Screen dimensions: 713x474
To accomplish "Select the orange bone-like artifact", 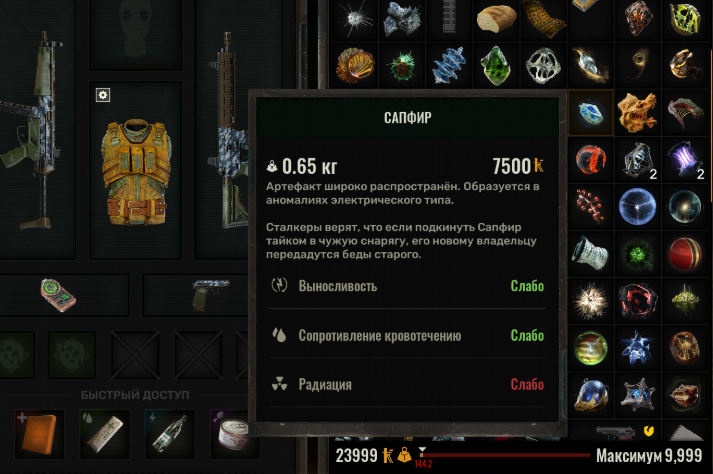I will click(x=637, y=112).
